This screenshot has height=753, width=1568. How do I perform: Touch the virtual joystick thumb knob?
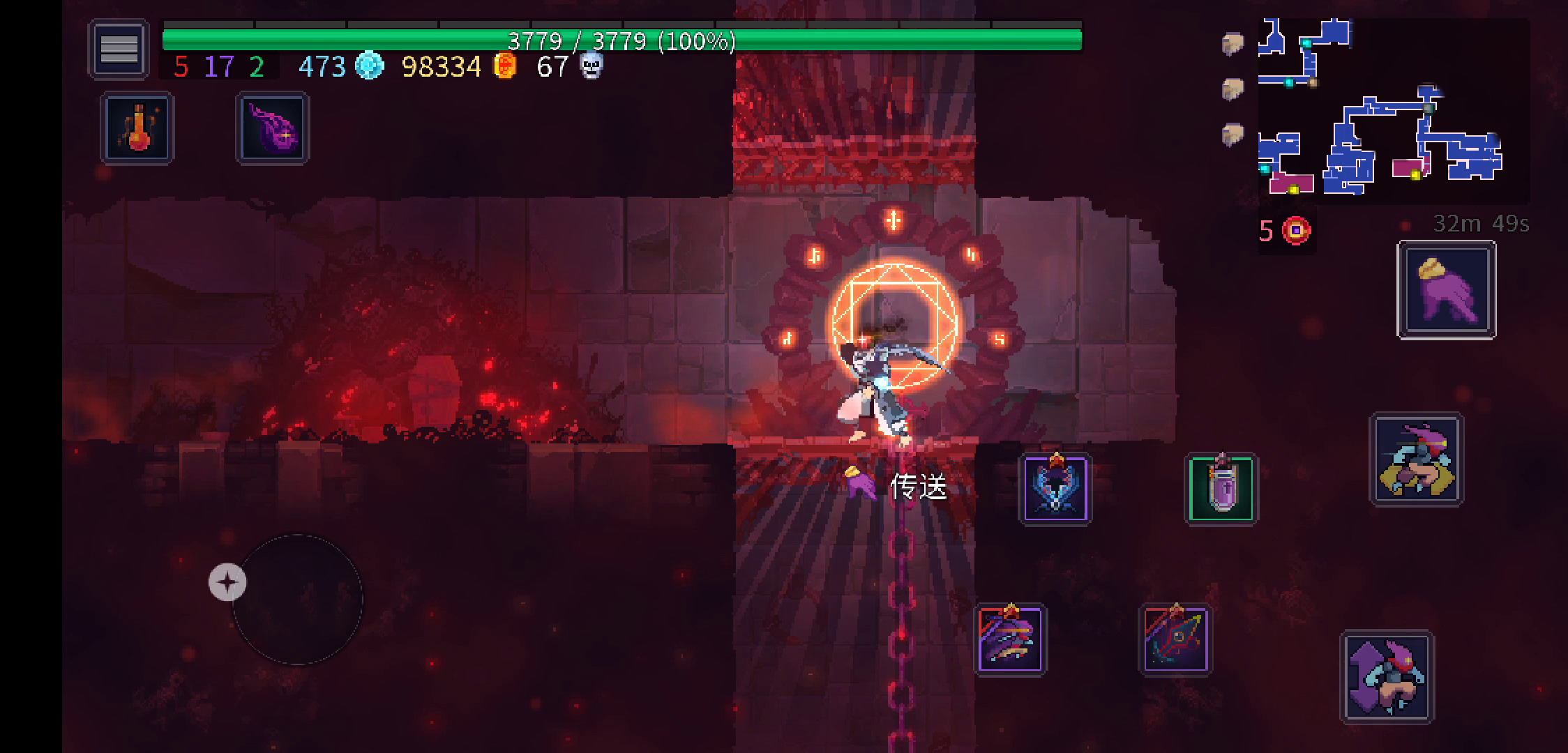[x=227, y=582]
